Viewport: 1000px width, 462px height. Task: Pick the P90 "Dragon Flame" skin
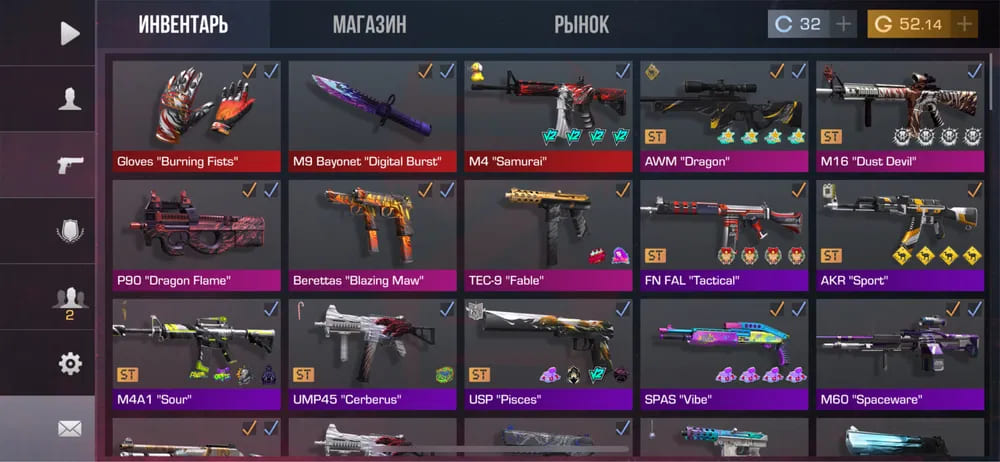pos(196,235)
